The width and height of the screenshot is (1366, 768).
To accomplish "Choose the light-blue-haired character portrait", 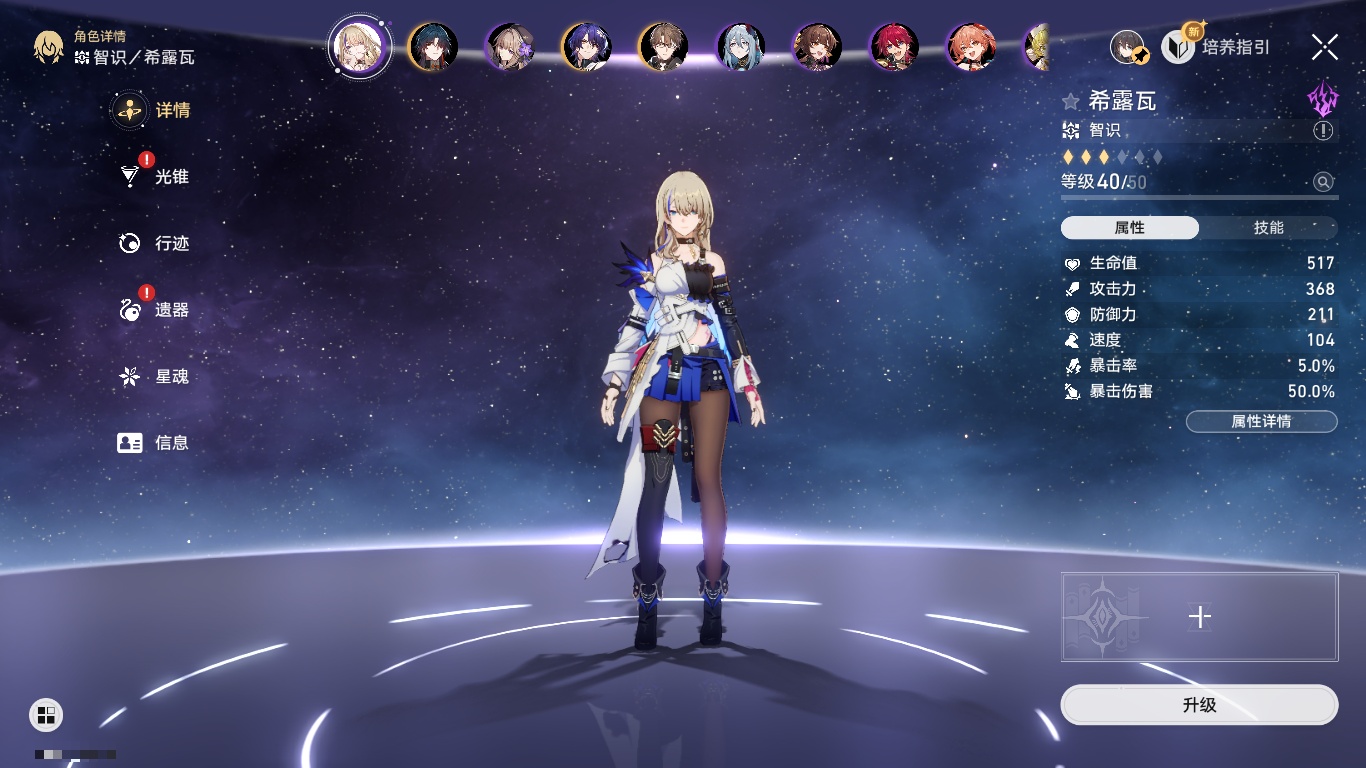I will click(741, 47).
